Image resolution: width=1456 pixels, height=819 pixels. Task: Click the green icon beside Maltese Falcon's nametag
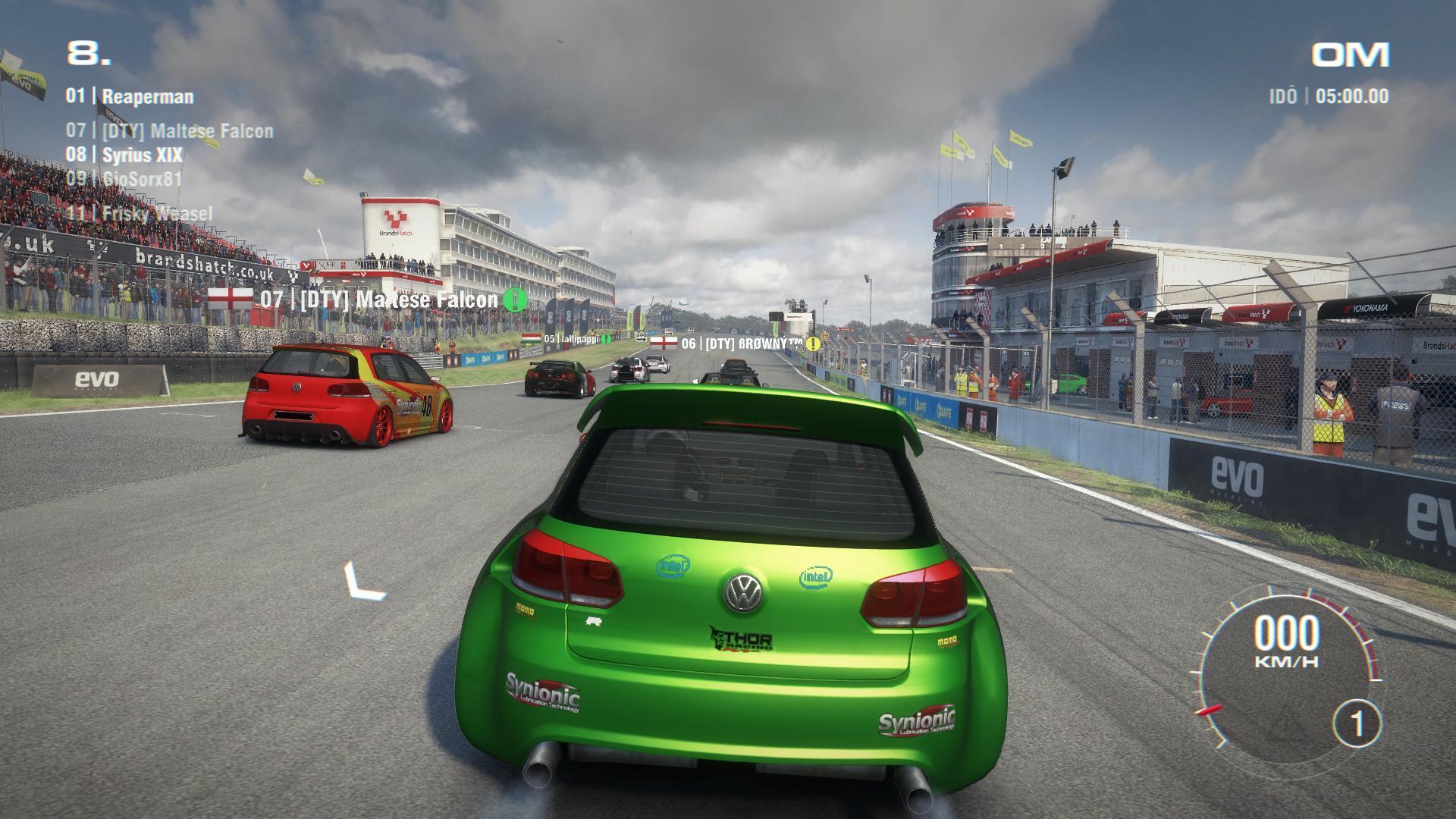pos(516,300)
